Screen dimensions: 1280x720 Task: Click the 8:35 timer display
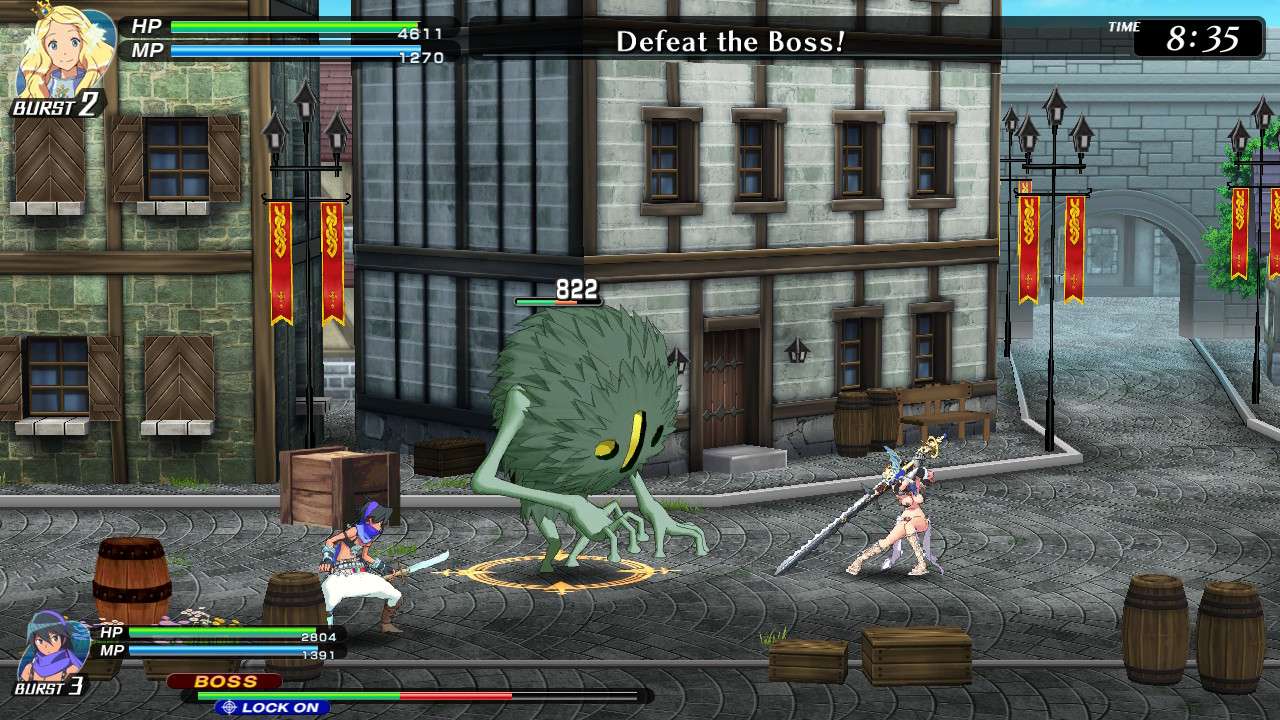1204,40
